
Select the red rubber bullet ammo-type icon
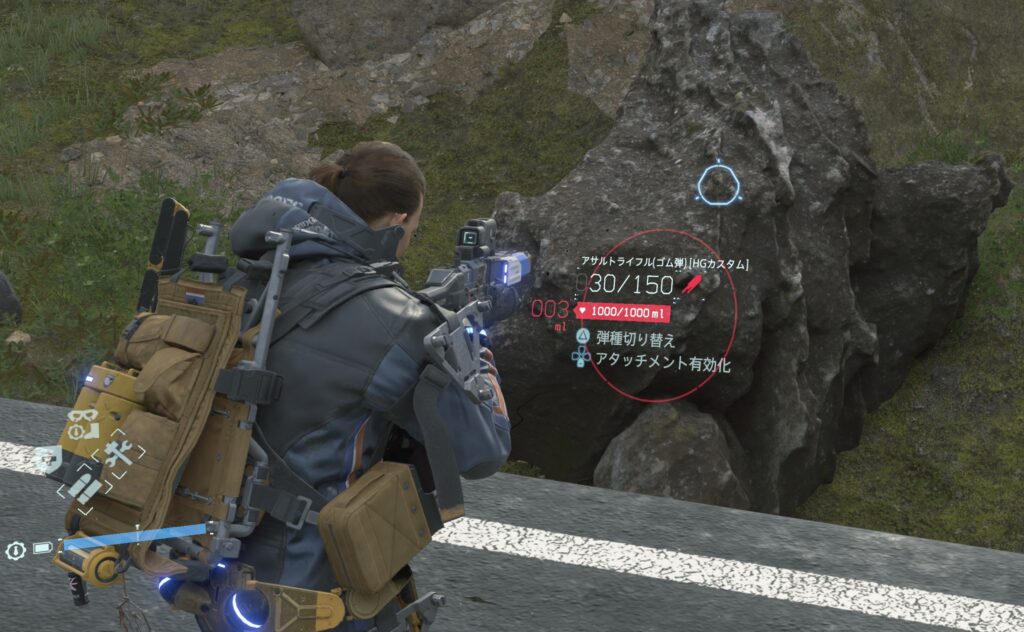[x=692, y=284]
